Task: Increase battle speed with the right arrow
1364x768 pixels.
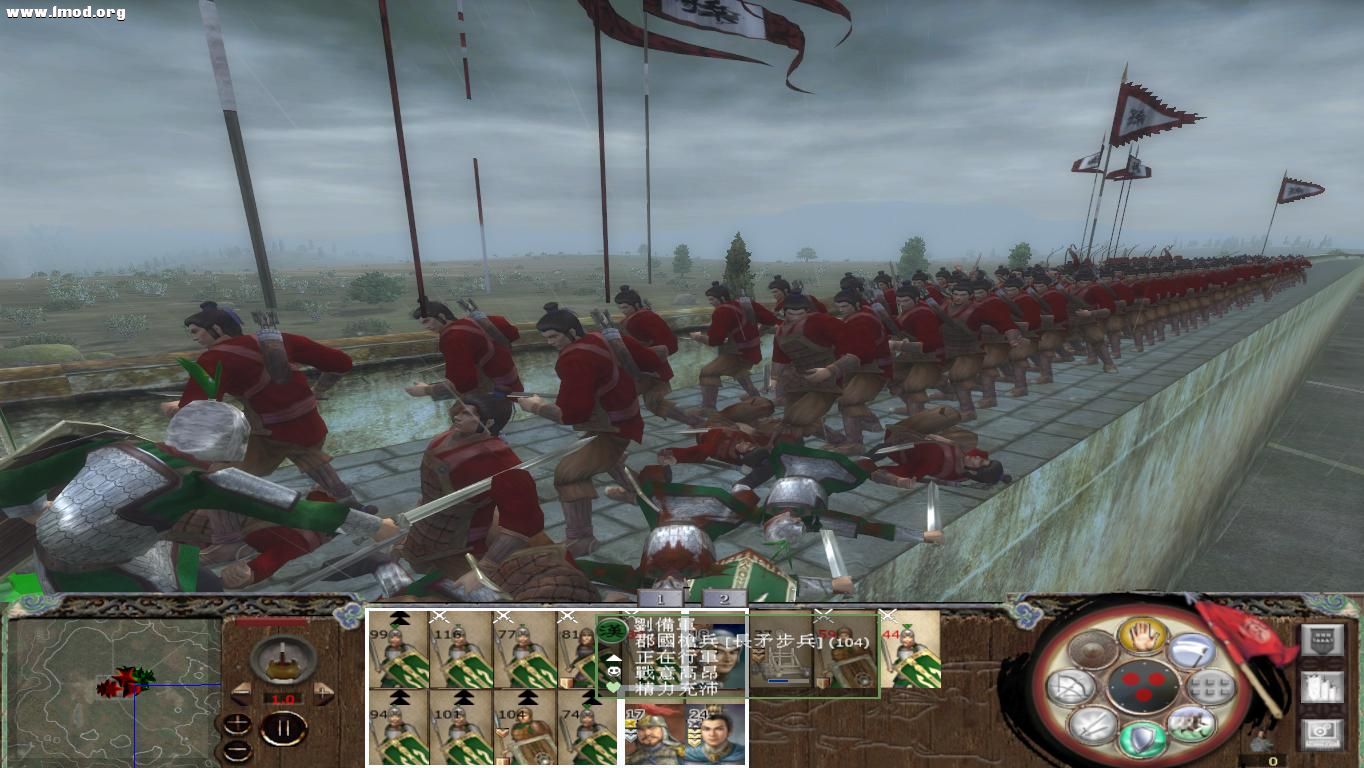Action: click(x=323, y=692)
